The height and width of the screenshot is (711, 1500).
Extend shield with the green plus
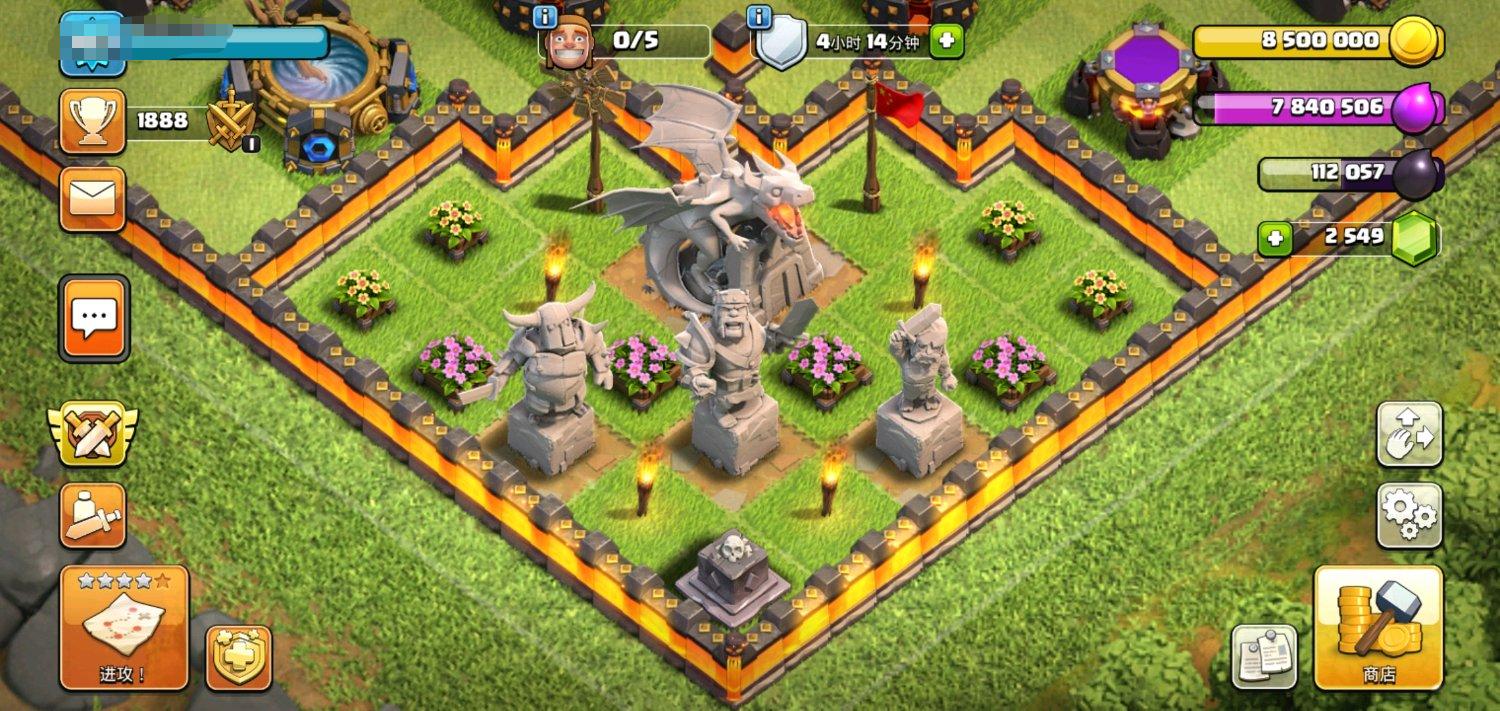click(946, 42)
